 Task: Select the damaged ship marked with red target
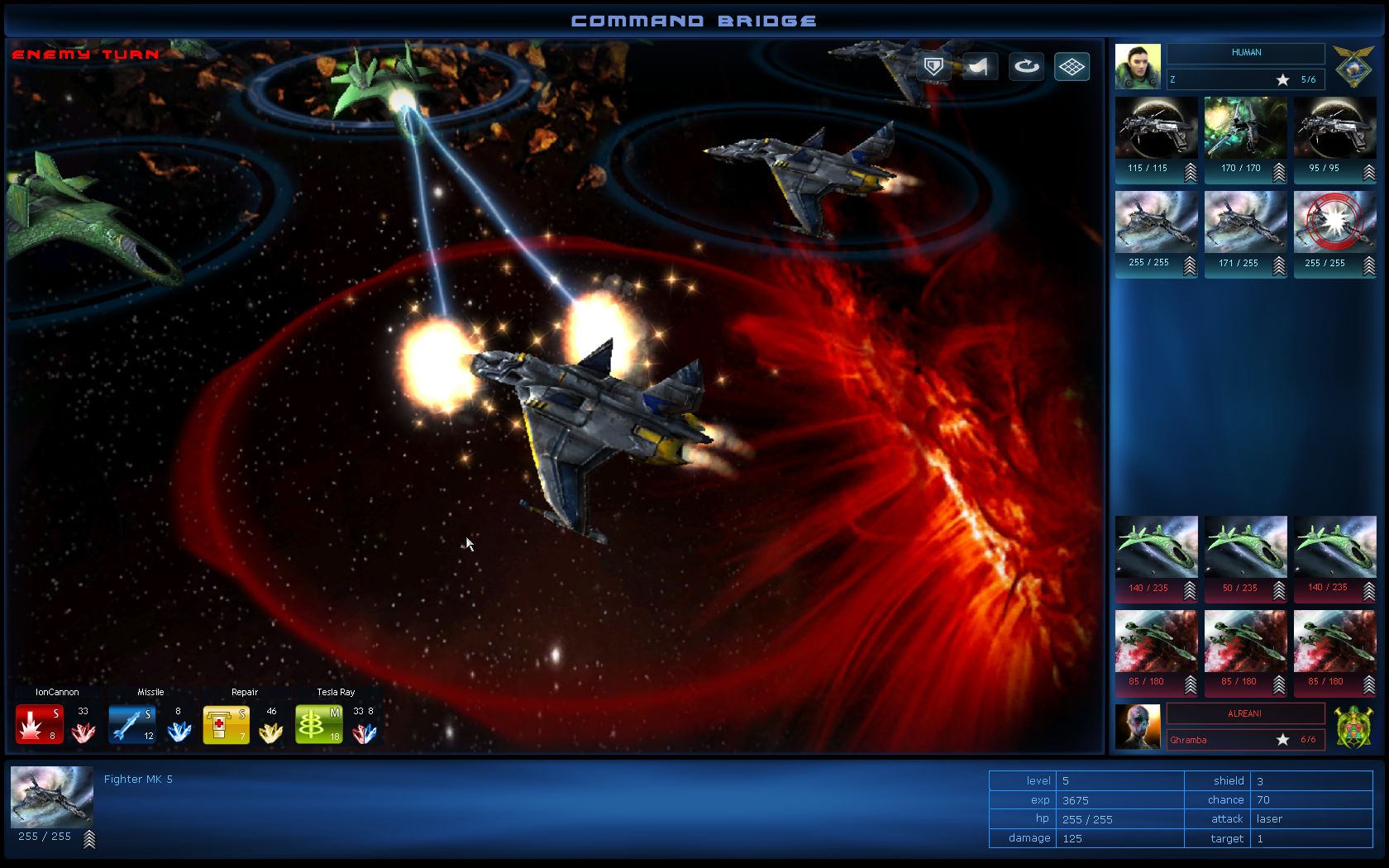tap(1334, 222)
